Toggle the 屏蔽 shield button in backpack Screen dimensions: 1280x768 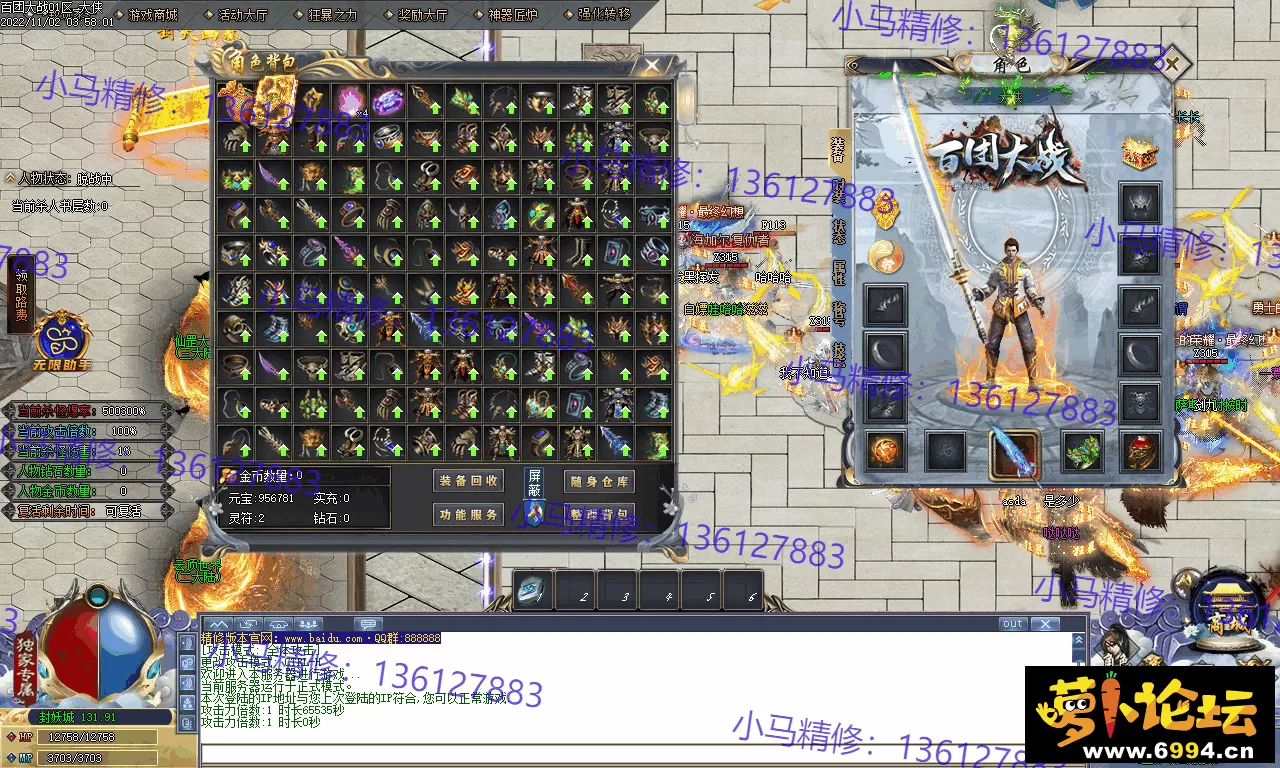(x=535, y=482)
